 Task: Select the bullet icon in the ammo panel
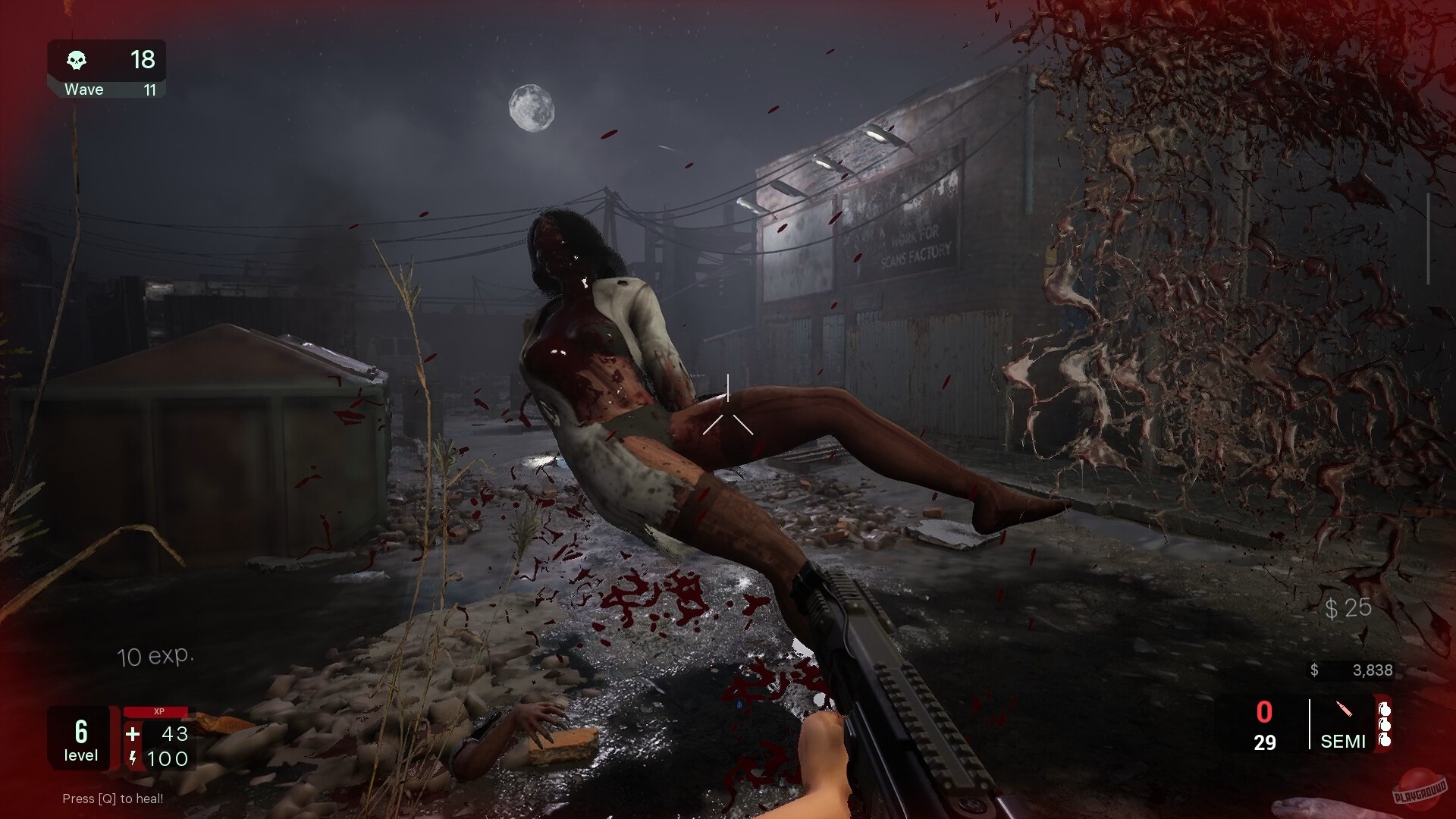(x=1344, y=709)
